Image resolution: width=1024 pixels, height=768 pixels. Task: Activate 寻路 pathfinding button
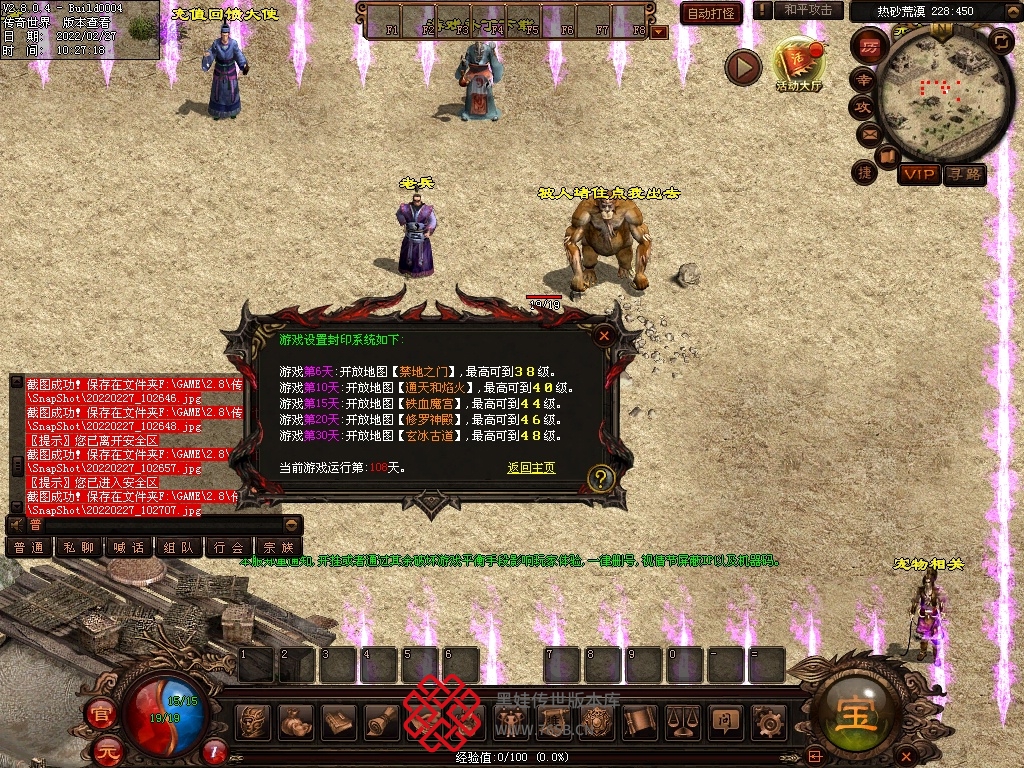965,175
